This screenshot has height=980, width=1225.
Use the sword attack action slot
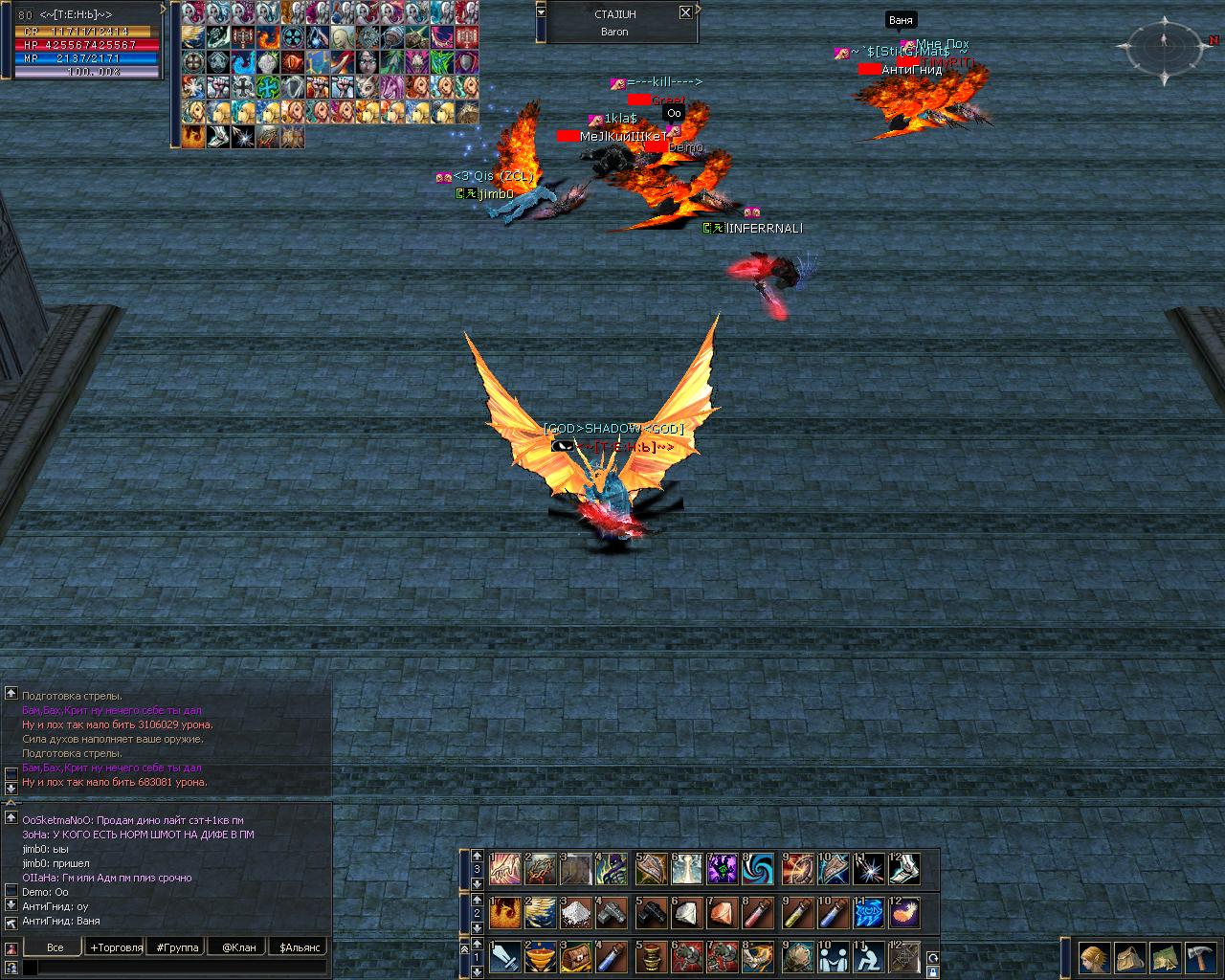(504, 956)
